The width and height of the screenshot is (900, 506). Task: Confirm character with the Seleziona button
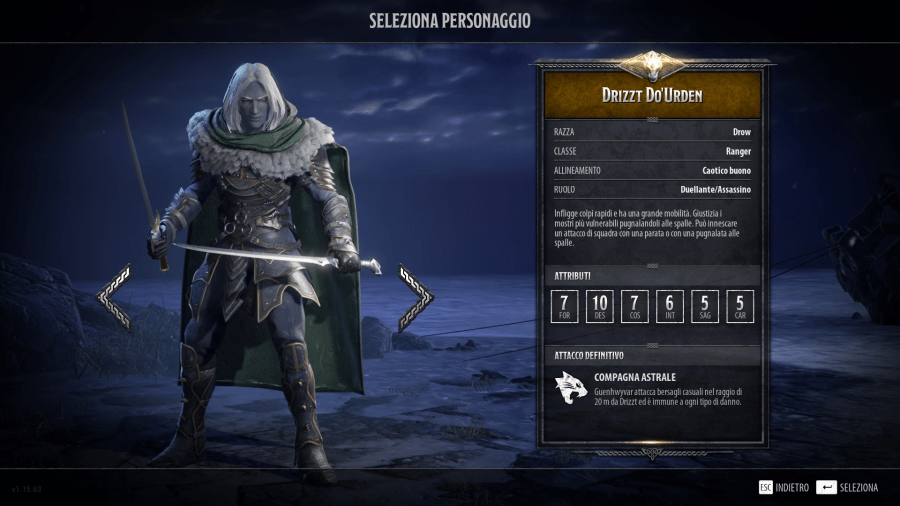coord(847,487)
